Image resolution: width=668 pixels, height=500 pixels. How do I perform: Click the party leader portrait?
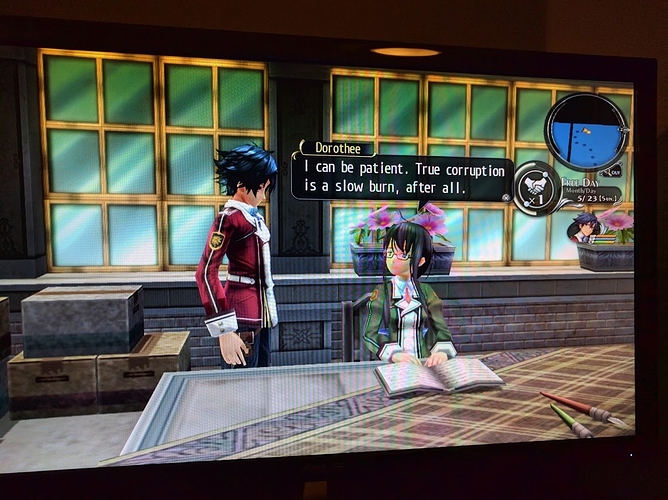tap(583, 228)
